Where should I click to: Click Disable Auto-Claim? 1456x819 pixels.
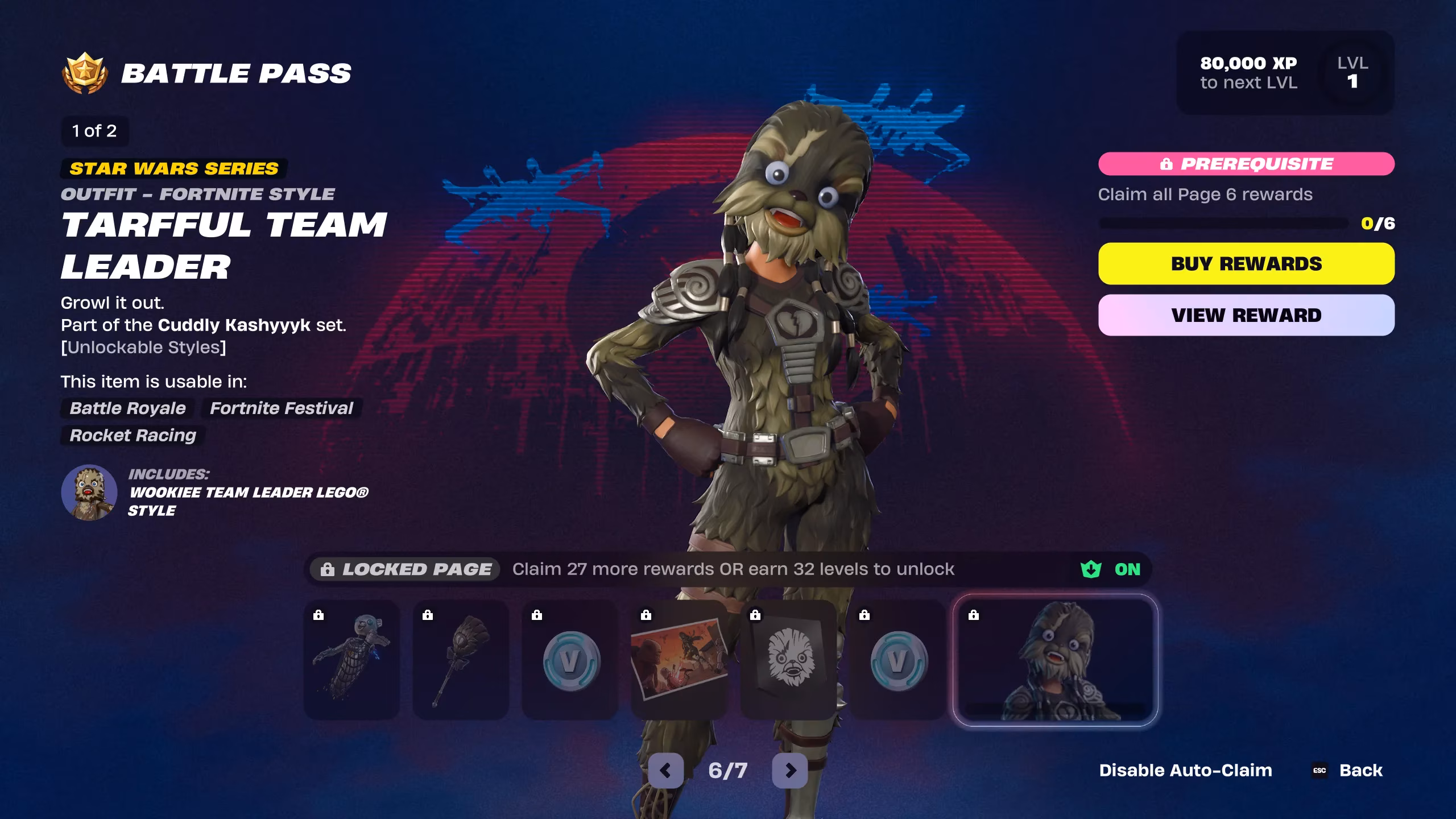pos(1186,770)
